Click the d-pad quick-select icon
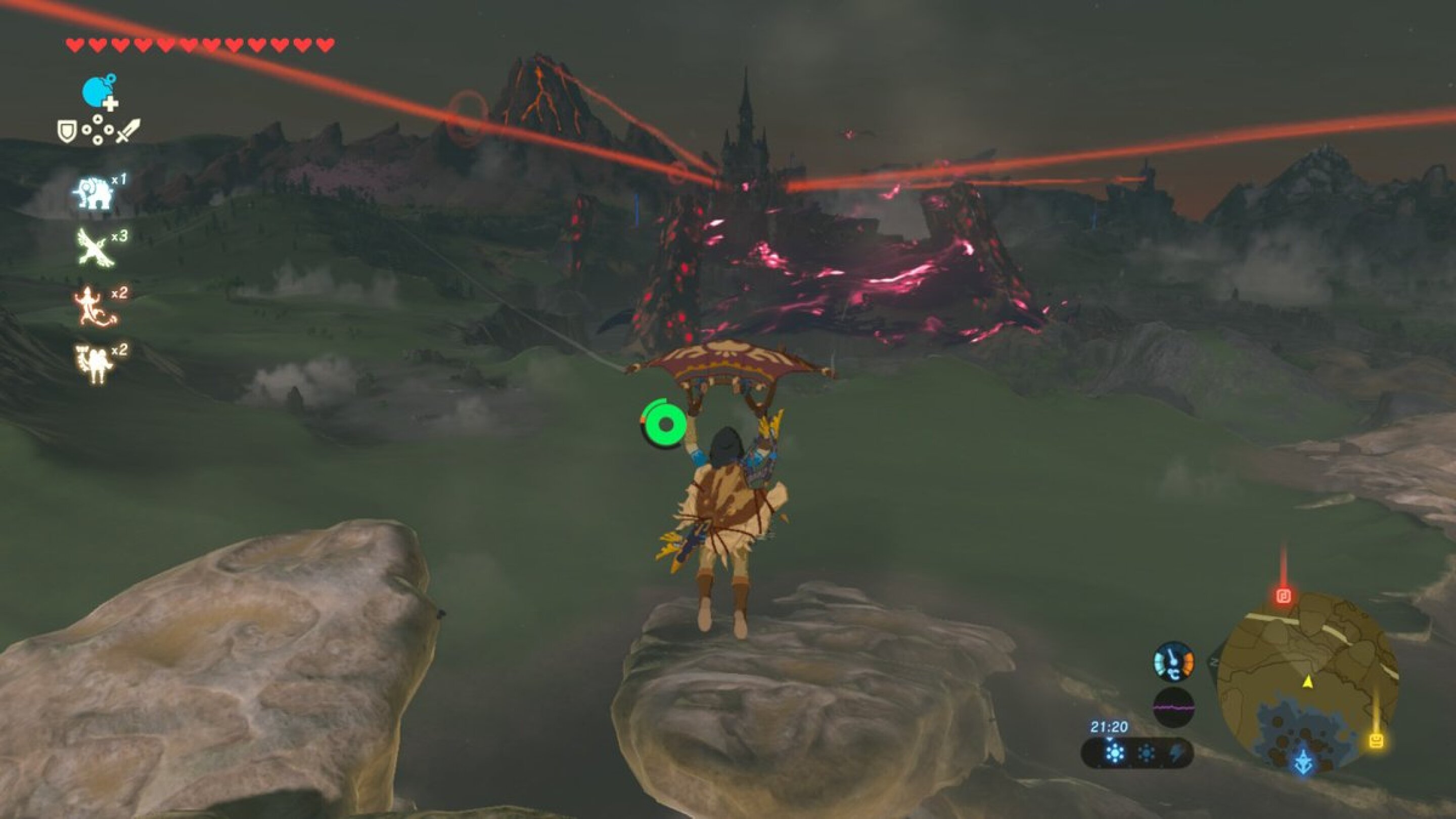The height and width of the screenshot is (819, 1456). [97, 129]
